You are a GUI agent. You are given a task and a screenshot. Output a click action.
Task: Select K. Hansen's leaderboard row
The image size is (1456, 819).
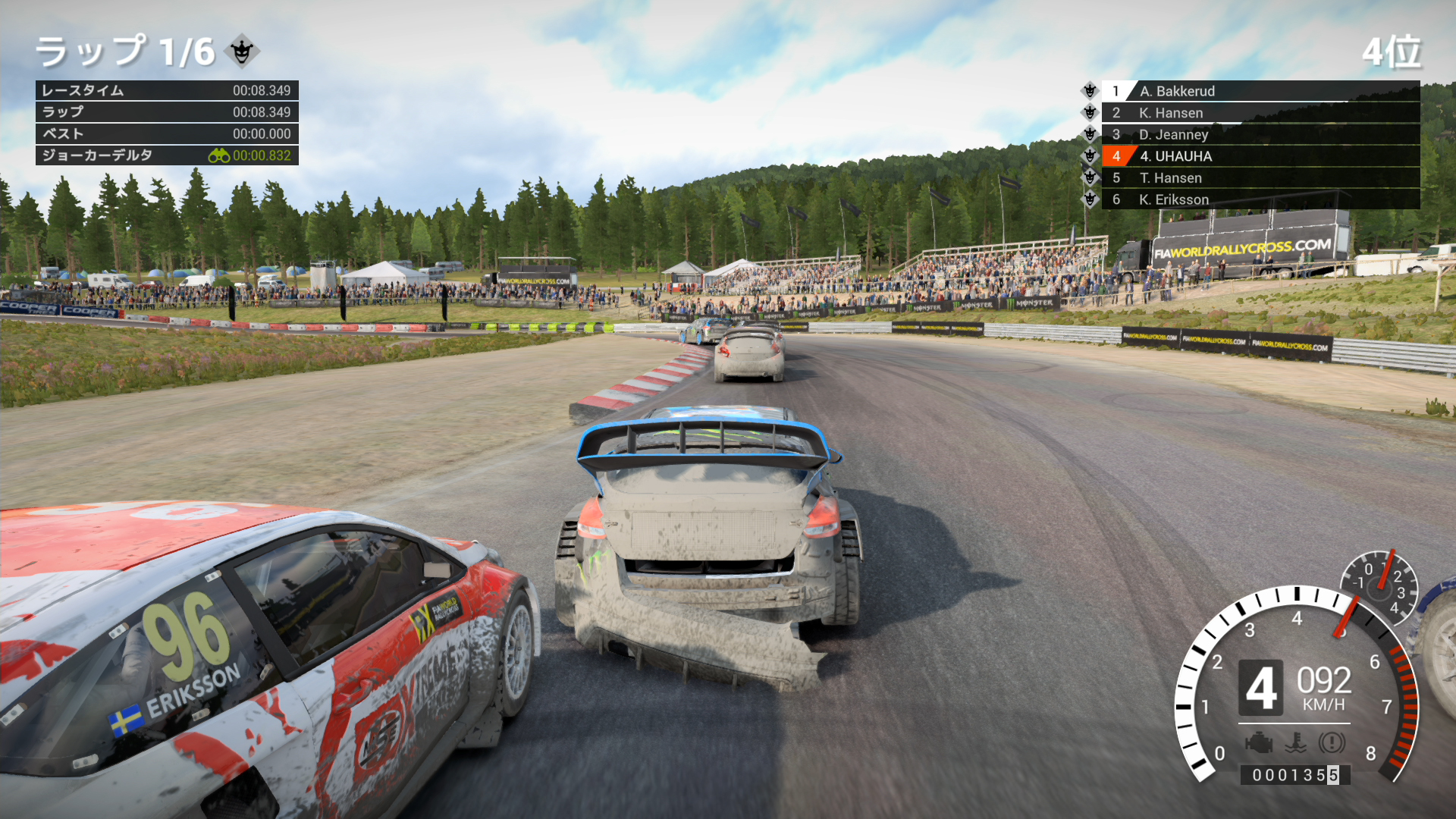tap(1259, 113)
